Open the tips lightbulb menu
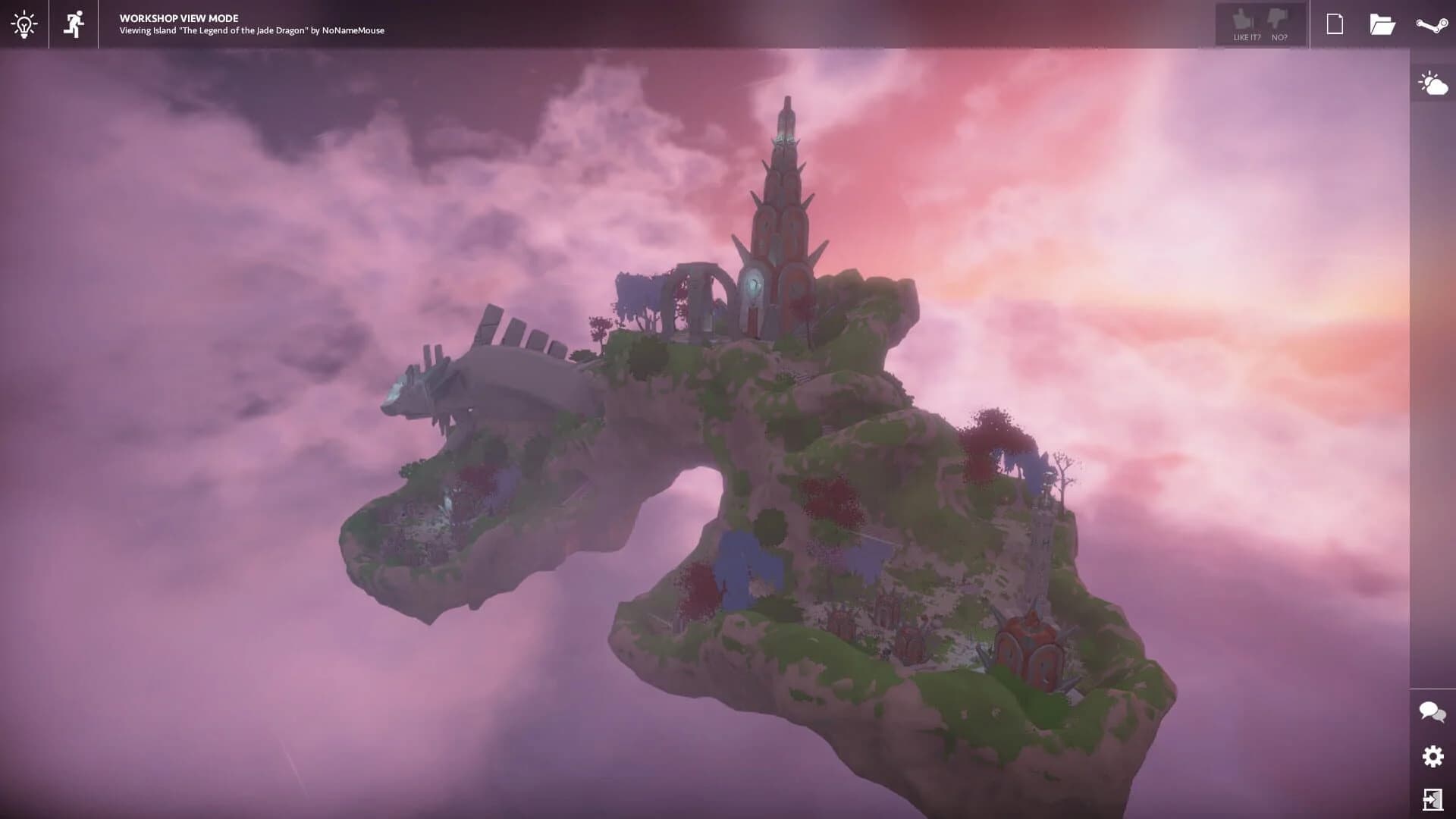The image size is (1456, 819). pos(25,24)
